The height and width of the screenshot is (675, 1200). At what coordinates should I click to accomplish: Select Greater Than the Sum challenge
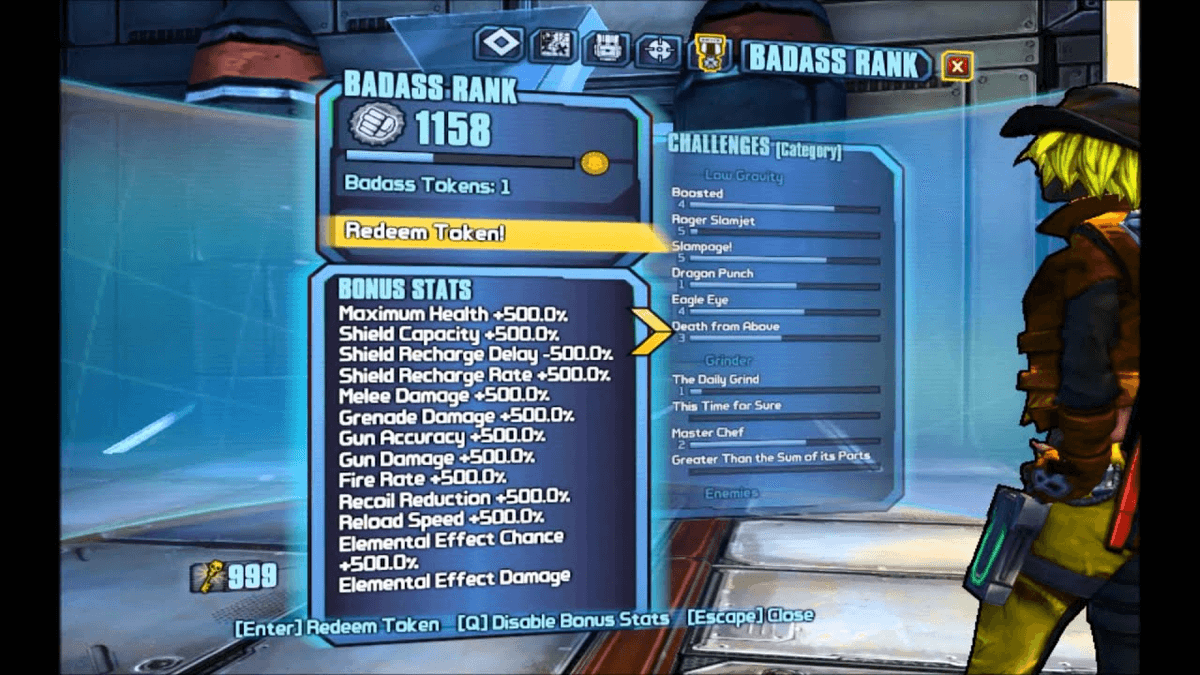point(770,458)
